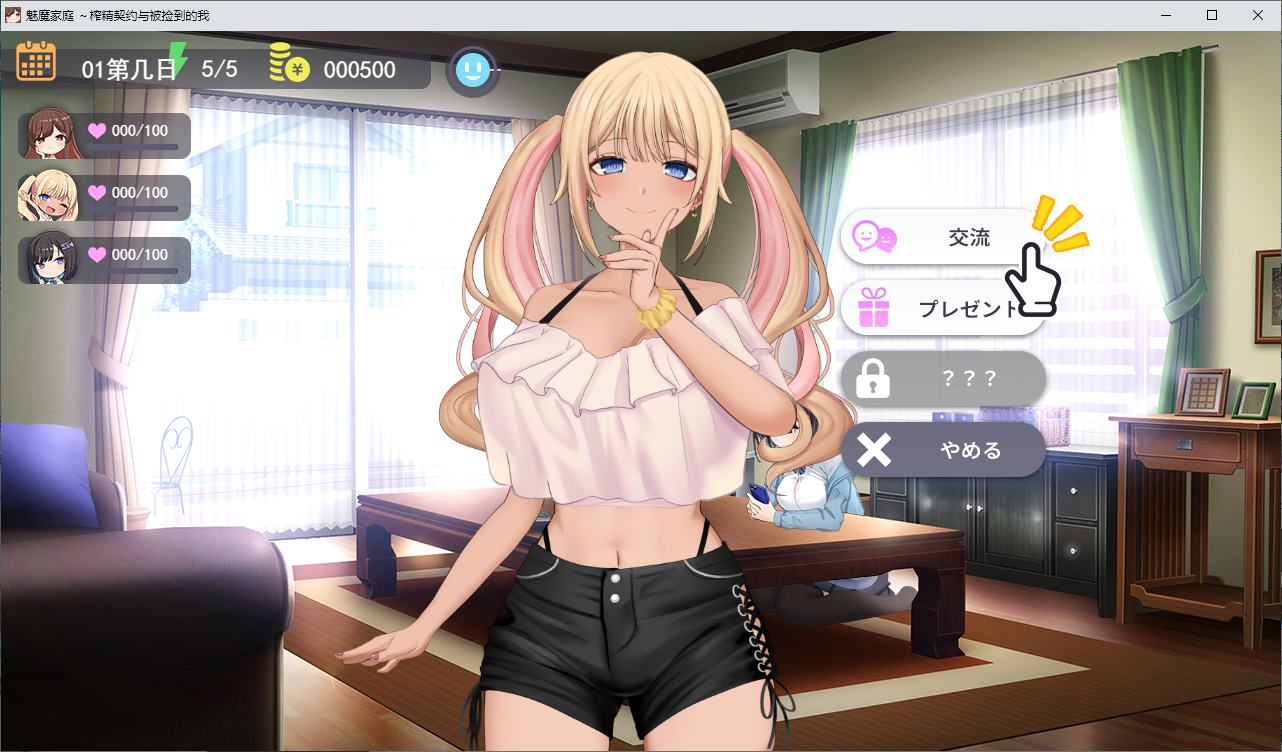Open the orange calendar icon
Screen dimensions: 1282x752
36,61
